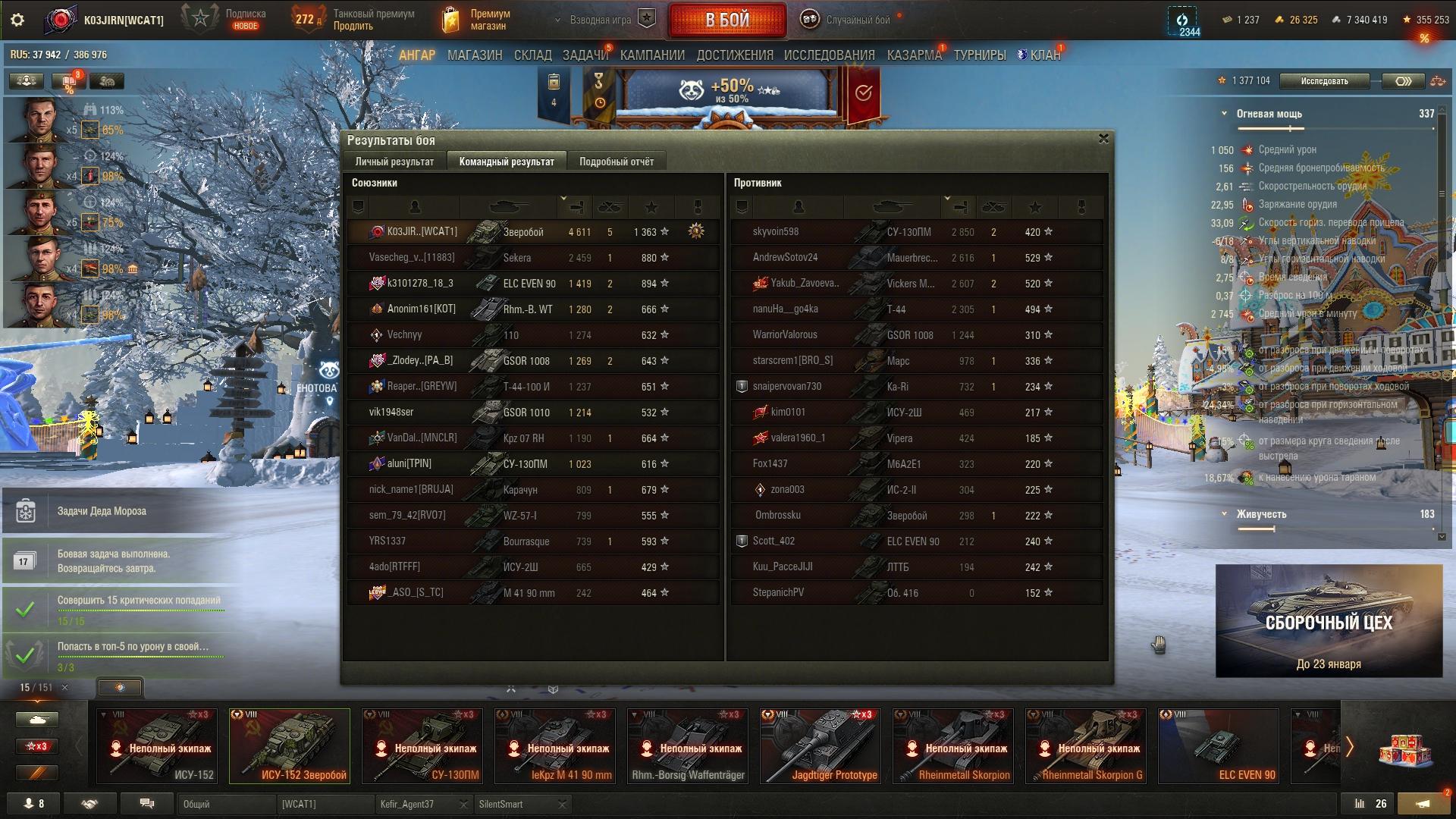Select the Jagdtiger Prototype tank
Image resolution: width=1456 pixels, height=819 pixels.
[821, 745]
